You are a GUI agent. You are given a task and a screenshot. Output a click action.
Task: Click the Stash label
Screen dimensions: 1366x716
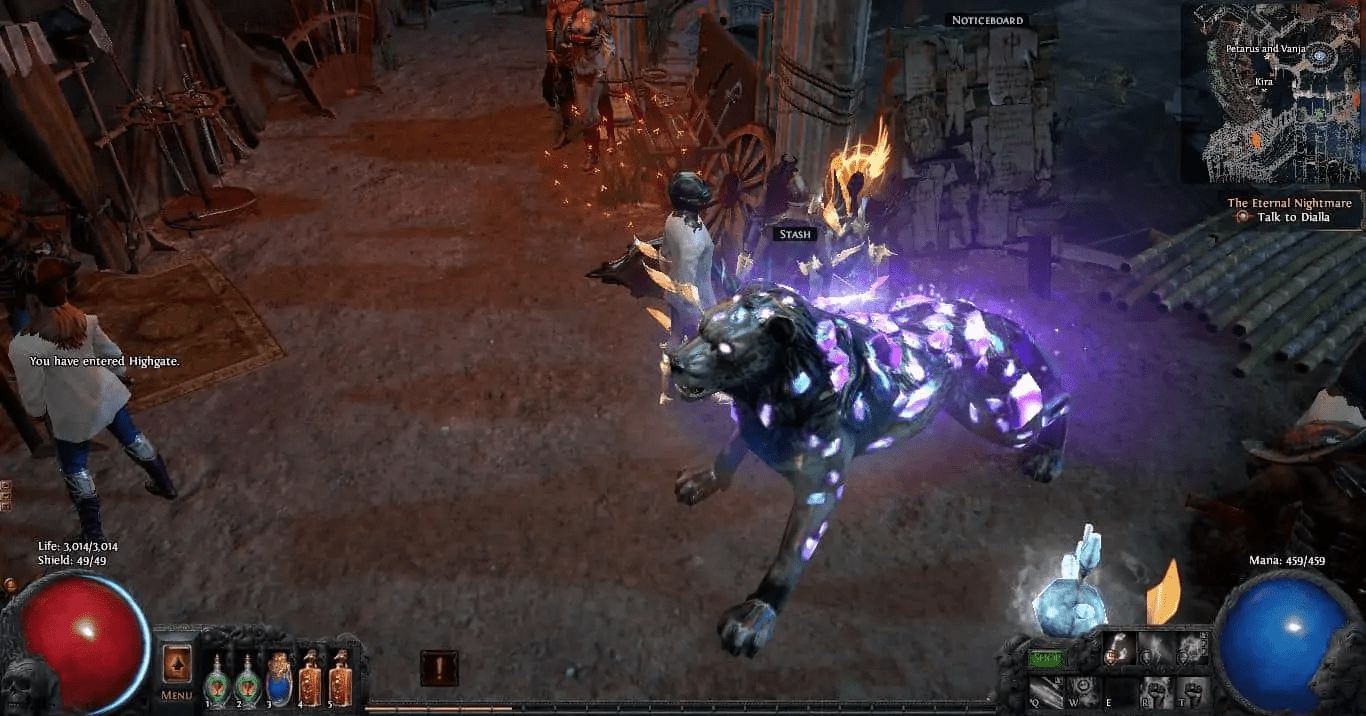(x=796, y=234)
